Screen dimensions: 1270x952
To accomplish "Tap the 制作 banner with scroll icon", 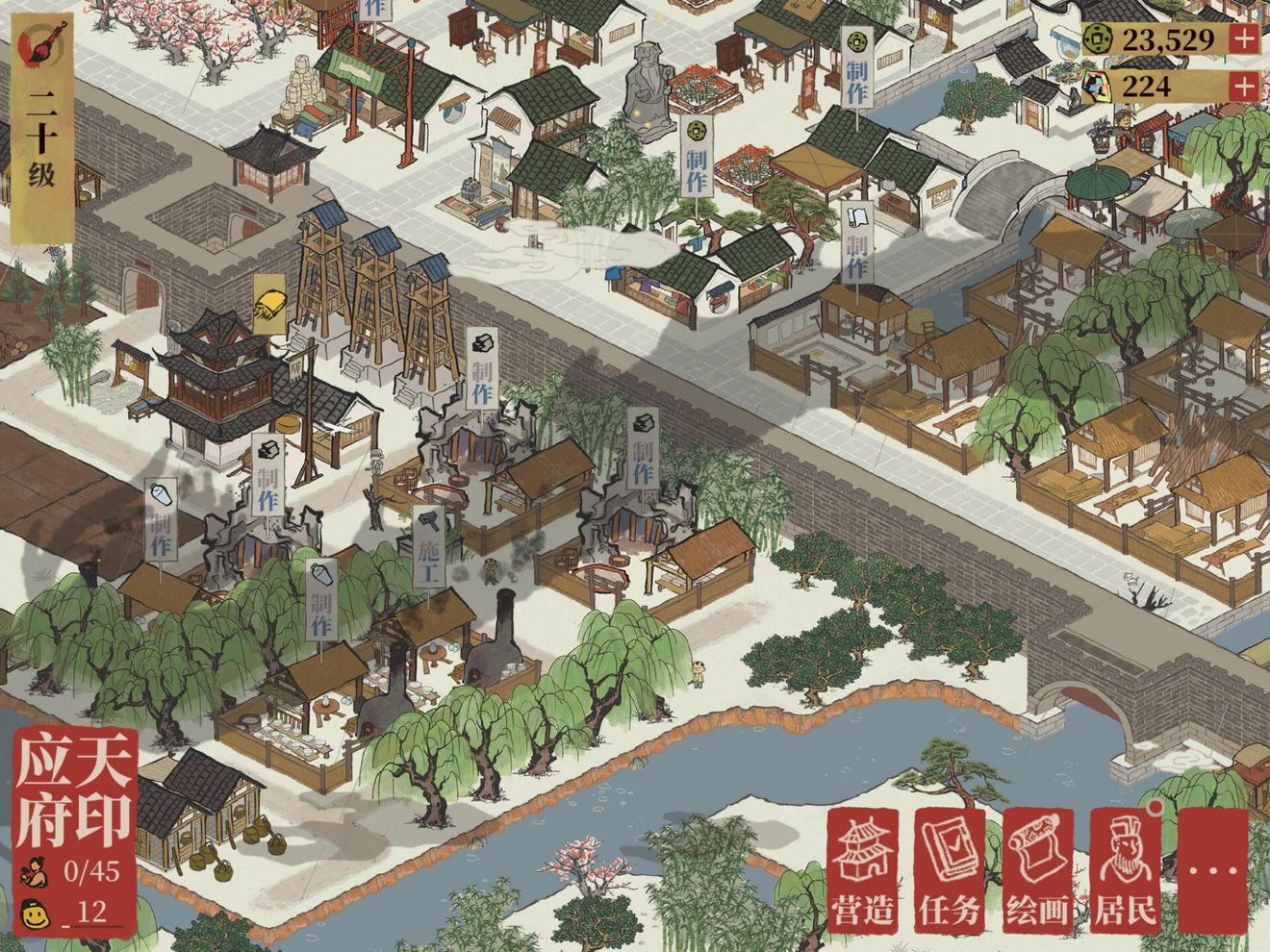I will click(x=857, y=241).
